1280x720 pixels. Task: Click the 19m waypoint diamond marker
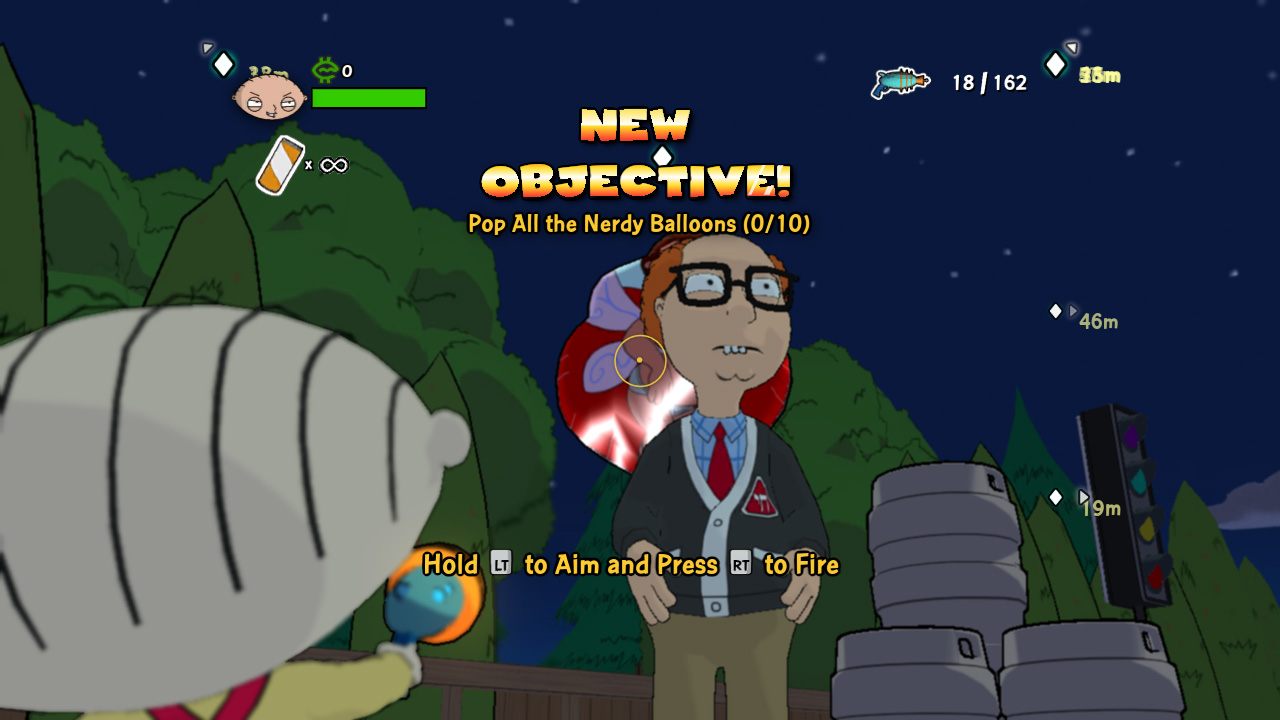1057,495
